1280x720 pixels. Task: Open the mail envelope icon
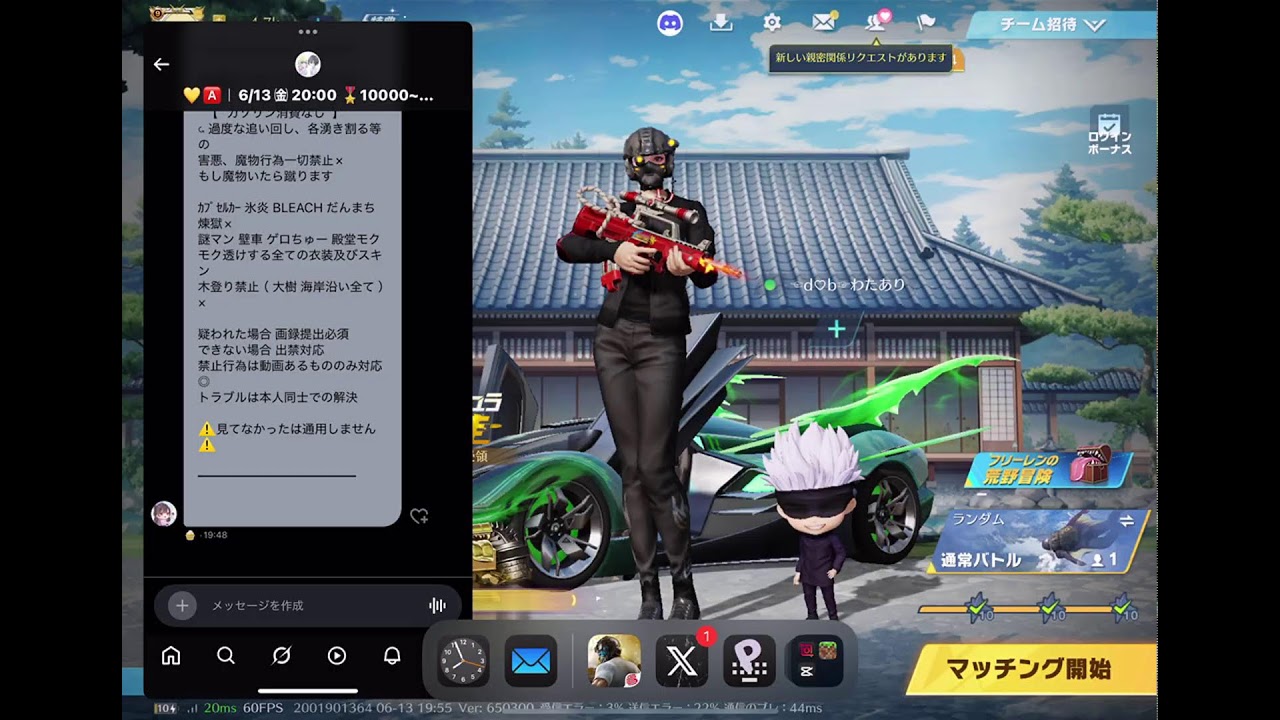tap(823, 23)
